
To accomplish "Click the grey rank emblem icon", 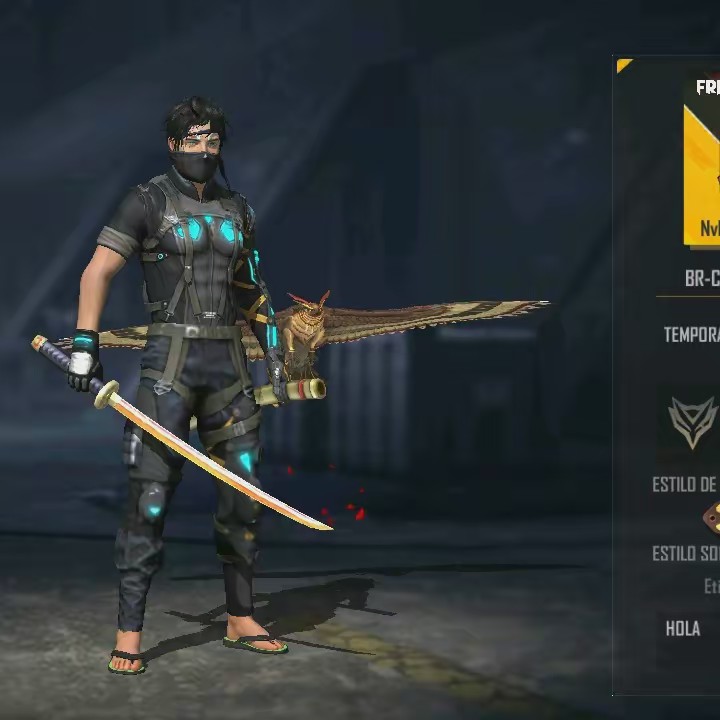I will click(x=694, y=422).
